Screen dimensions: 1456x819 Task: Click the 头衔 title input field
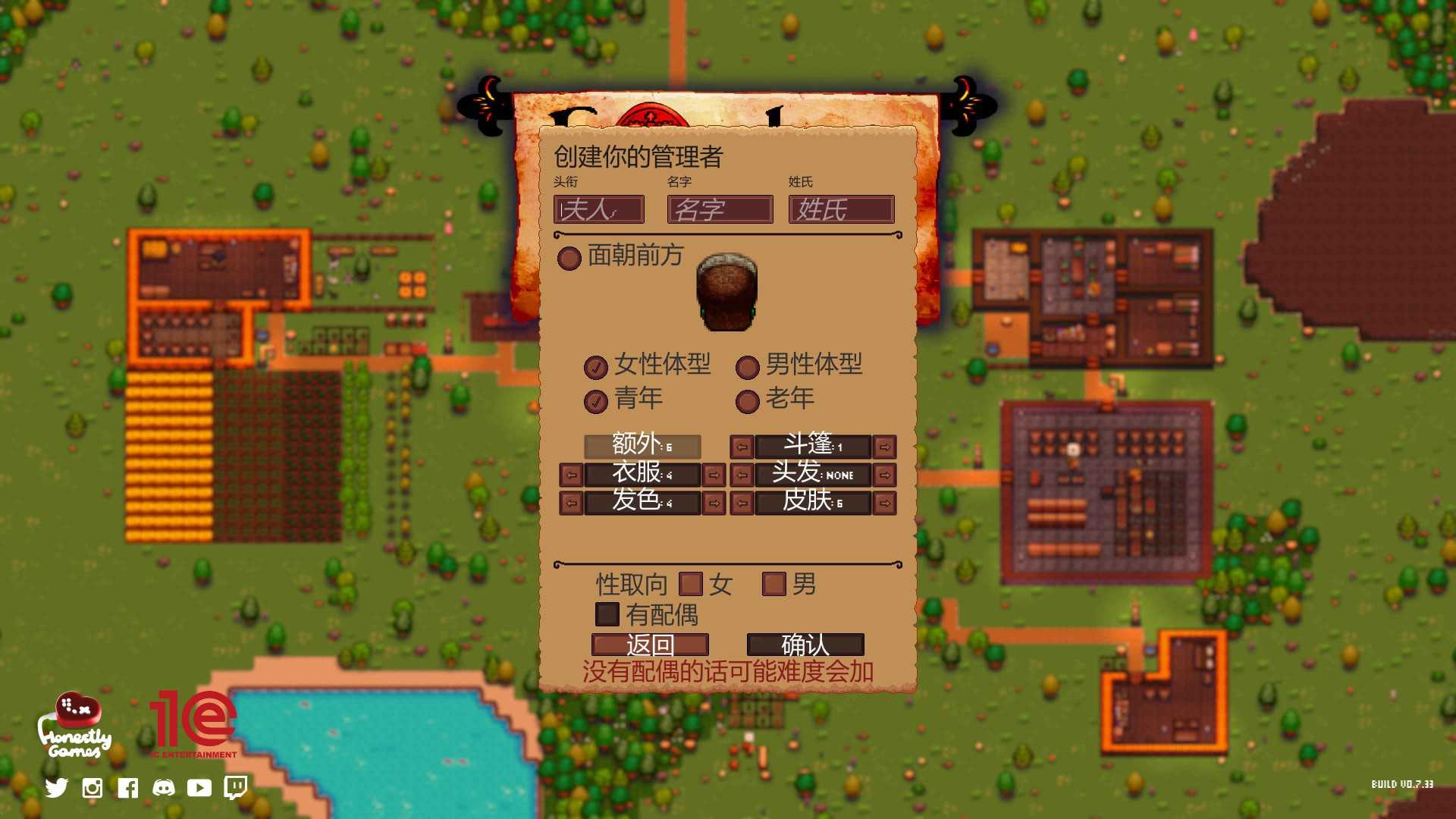tap(598, 209)
